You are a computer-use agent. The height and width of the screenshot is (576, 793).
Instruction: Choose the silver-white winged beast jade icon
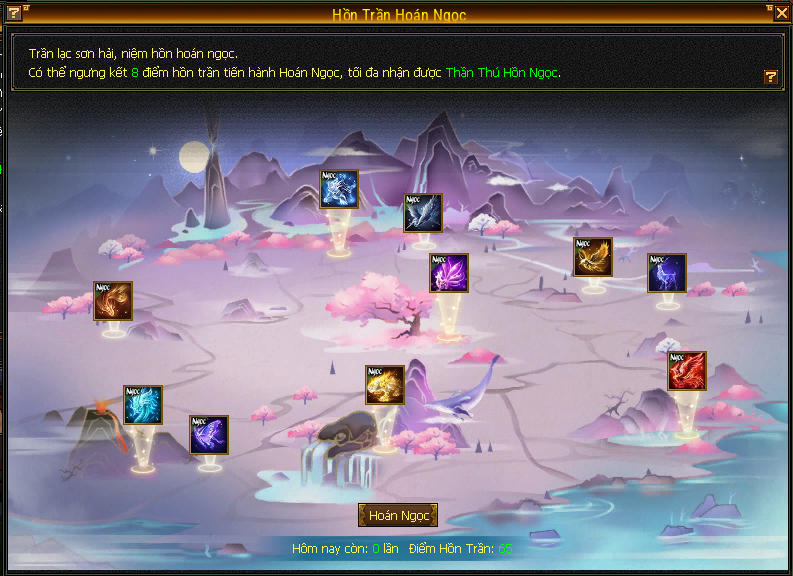(423, 213)
